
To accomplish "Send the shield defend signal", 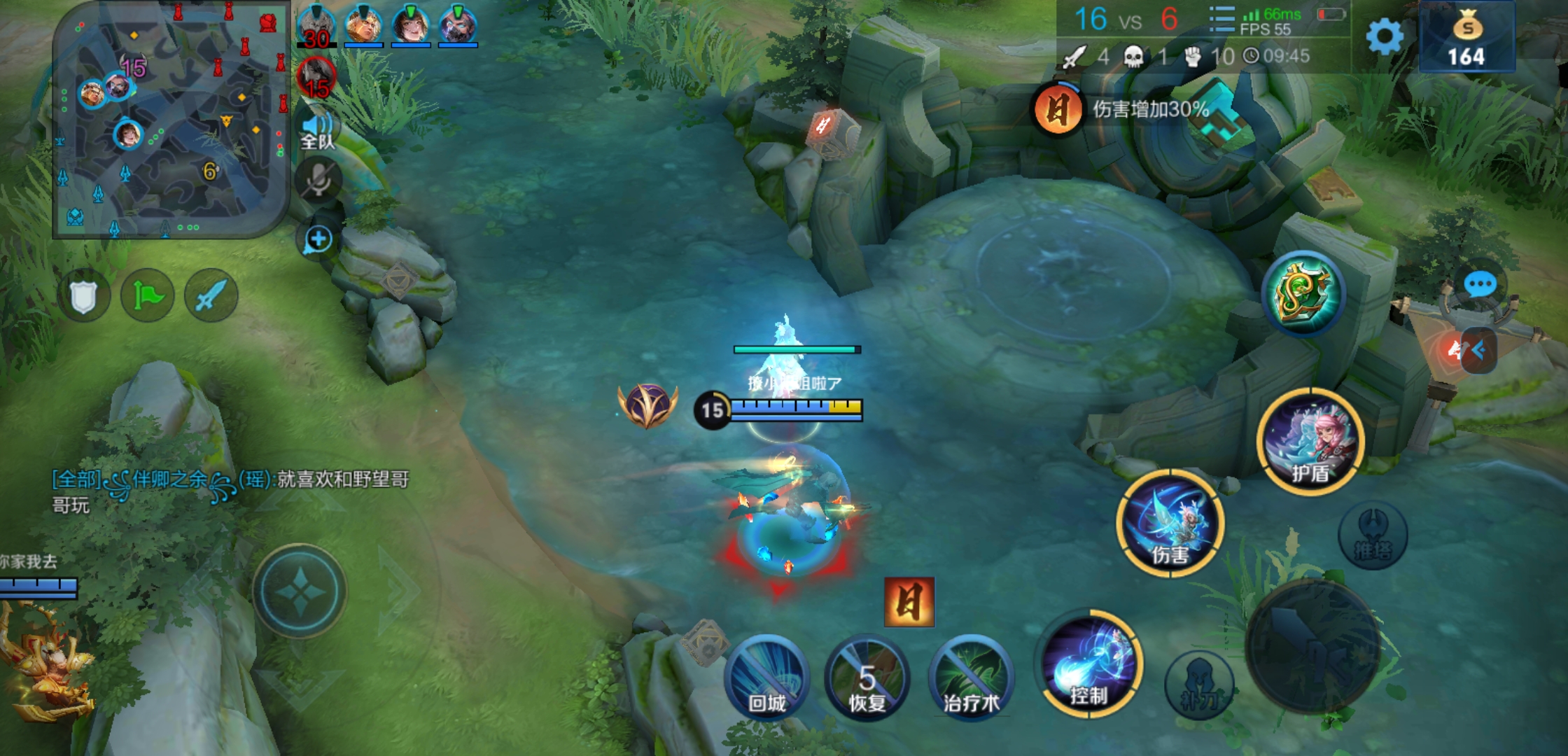I will pos(83,297).
